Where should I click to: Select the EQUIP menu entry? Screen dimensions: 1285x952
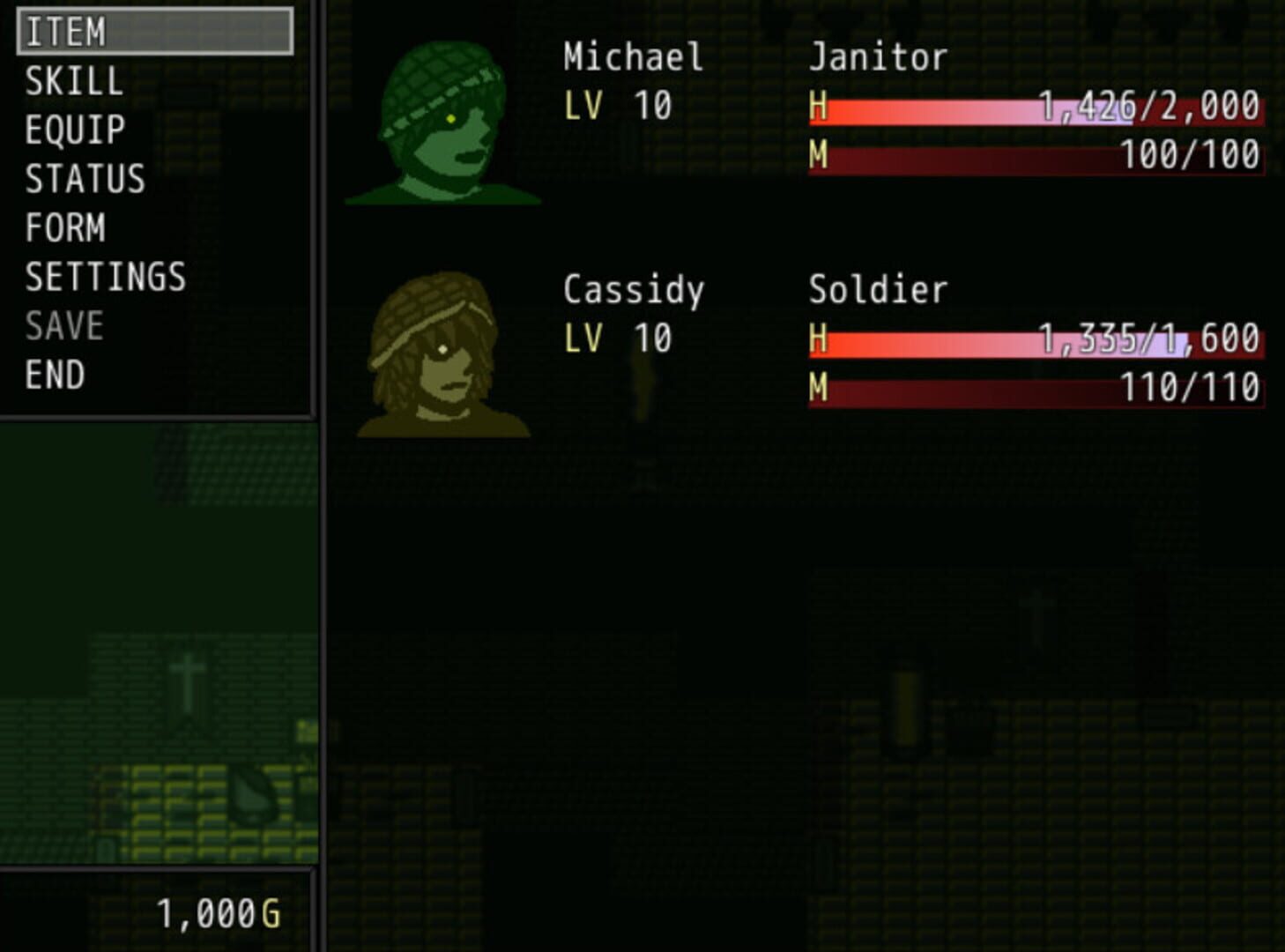click(75, 130)
